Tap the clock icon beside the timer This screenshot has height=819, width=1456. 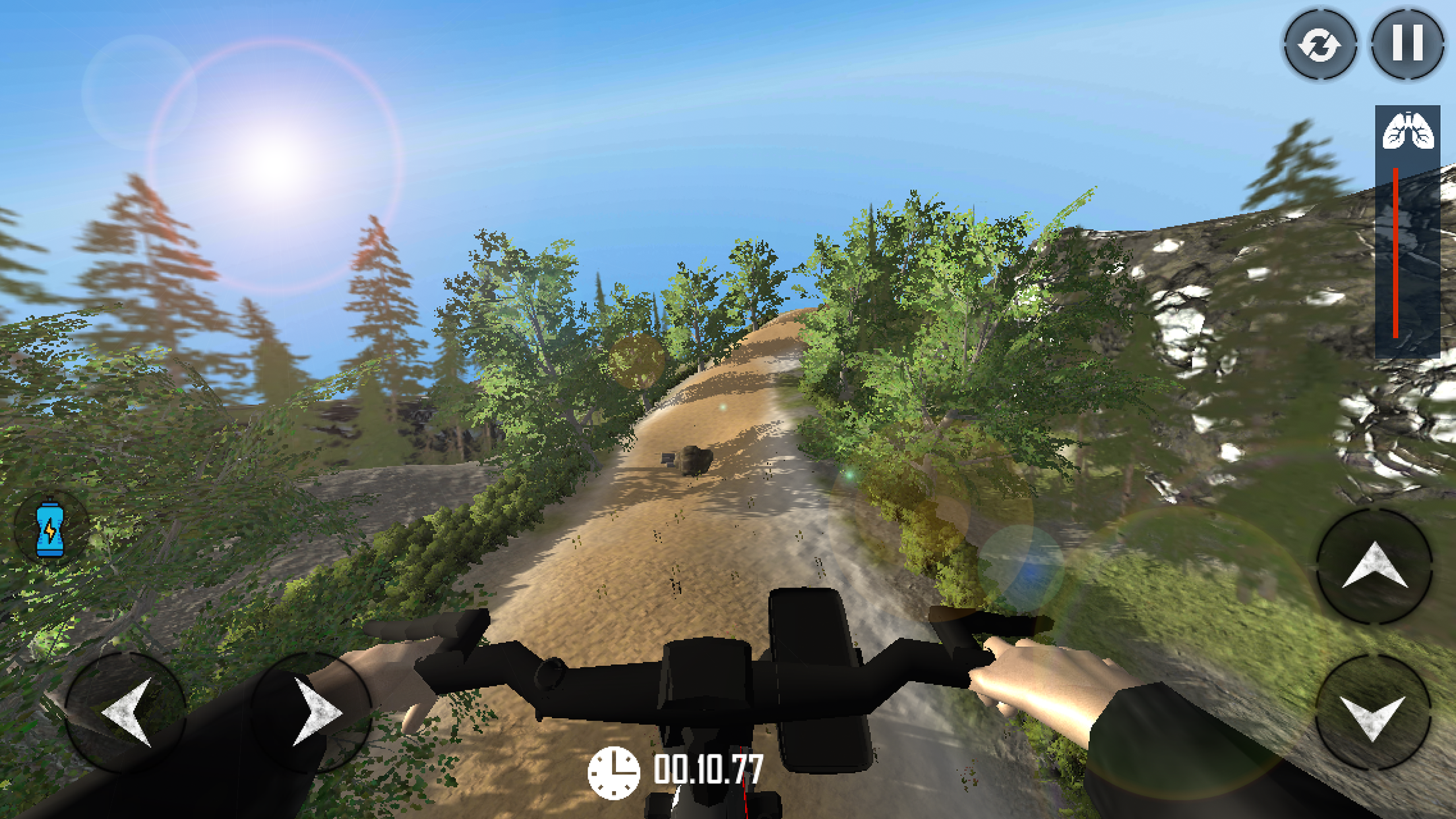point(615,769)
